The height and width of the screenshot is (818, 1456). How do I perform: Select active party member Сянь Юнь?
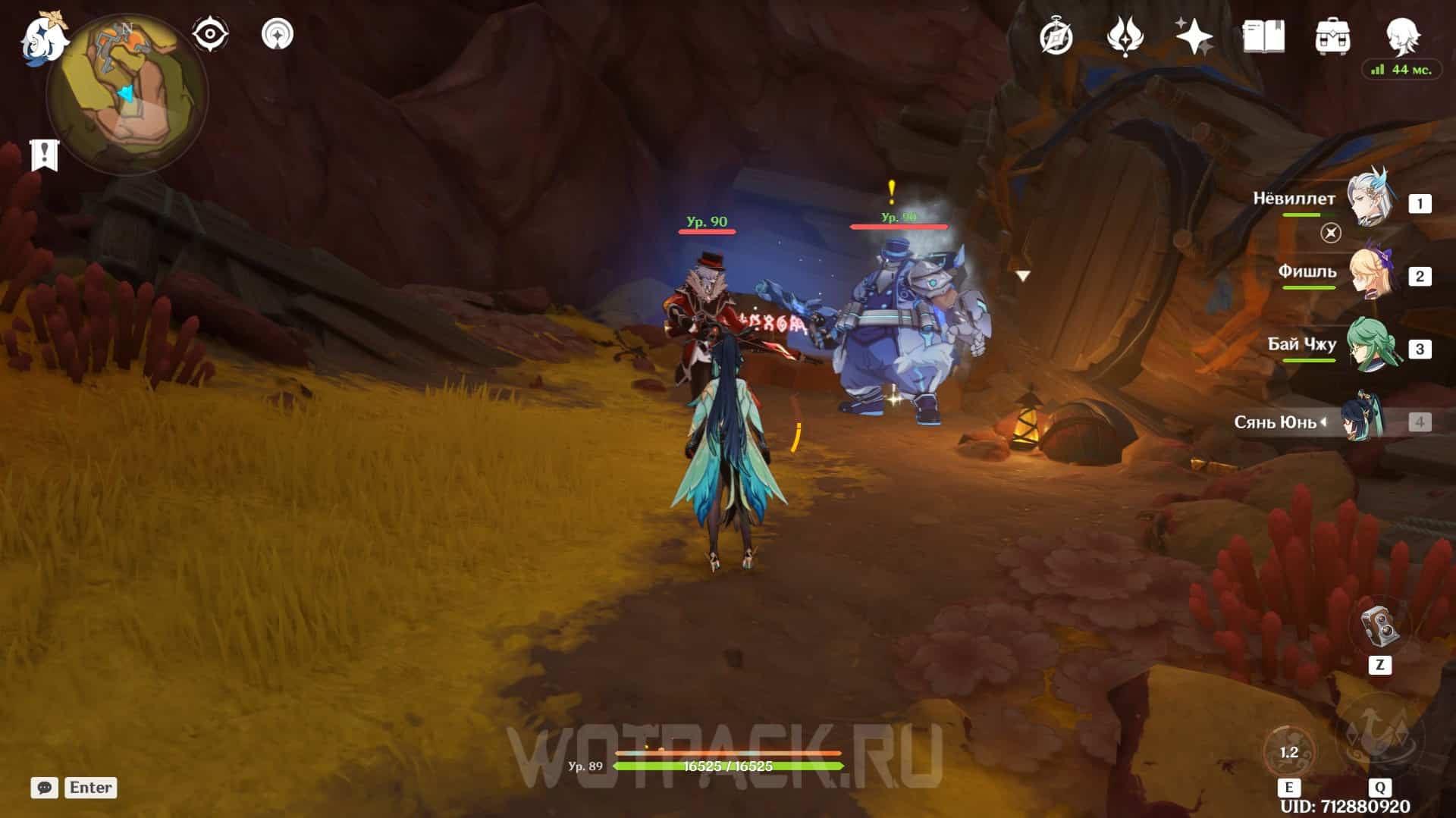pyautogui.click(x=1363, y=420)
